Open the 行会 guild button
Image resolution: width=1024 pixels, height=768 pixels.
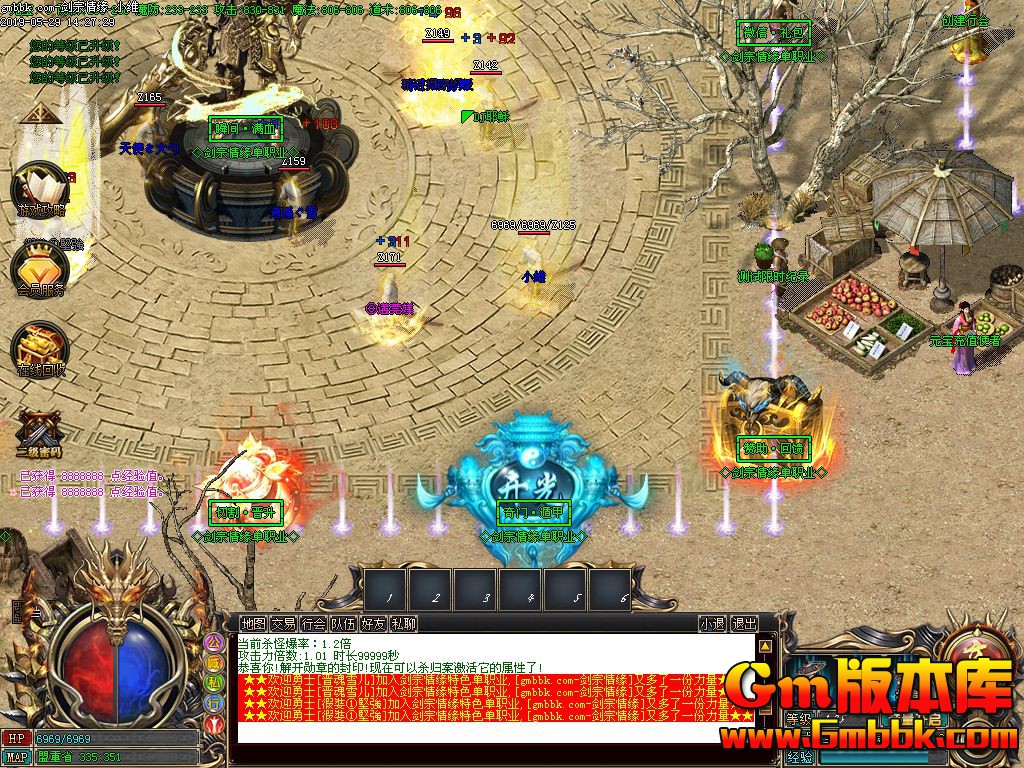313,624
